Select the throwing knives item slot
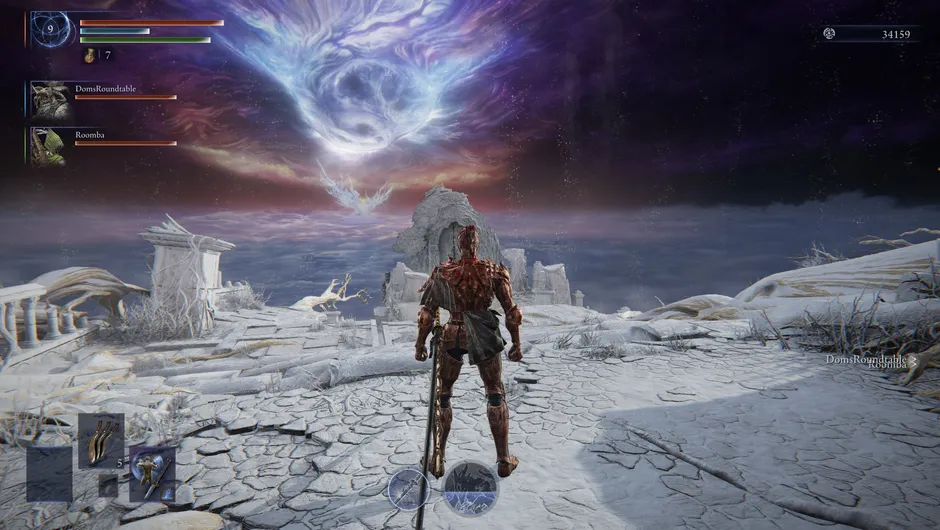Screen dimensions: 940x530 pyautogui.click(x=101, y=439)
